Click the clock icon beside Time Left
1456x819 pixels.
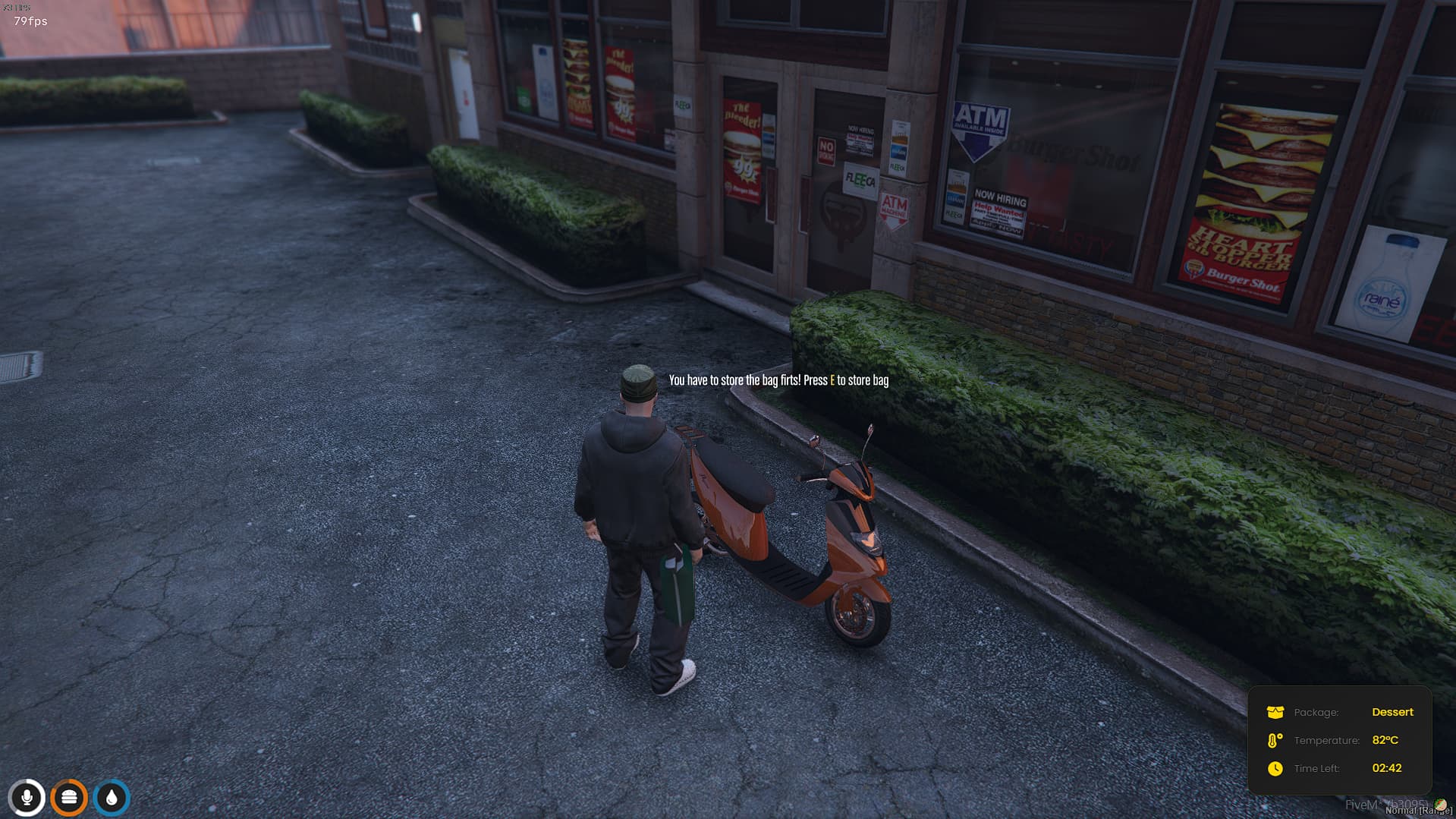[1275, 768]
